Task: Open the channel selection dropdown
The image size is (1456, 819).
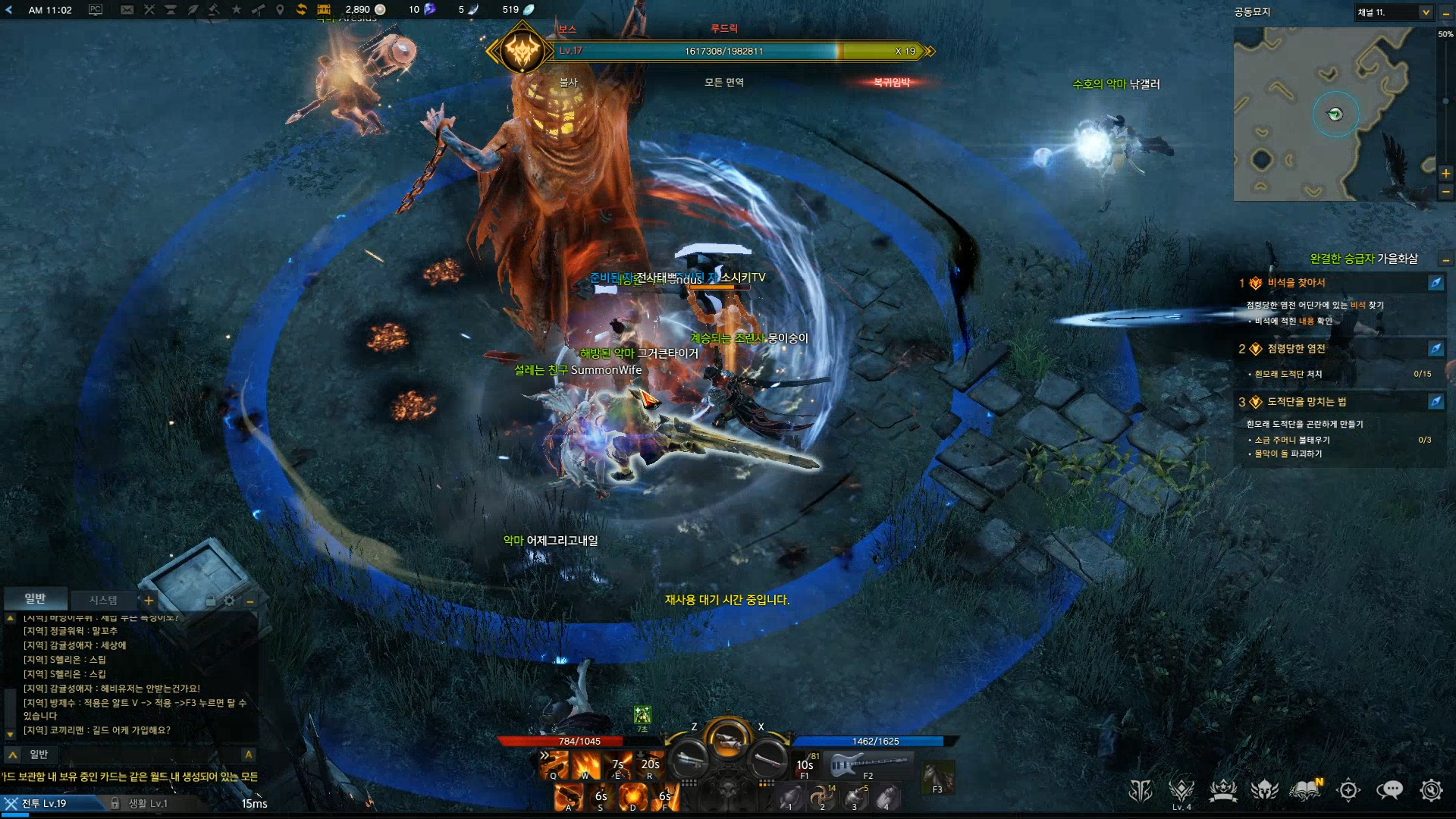Action: click(1425, 12)
